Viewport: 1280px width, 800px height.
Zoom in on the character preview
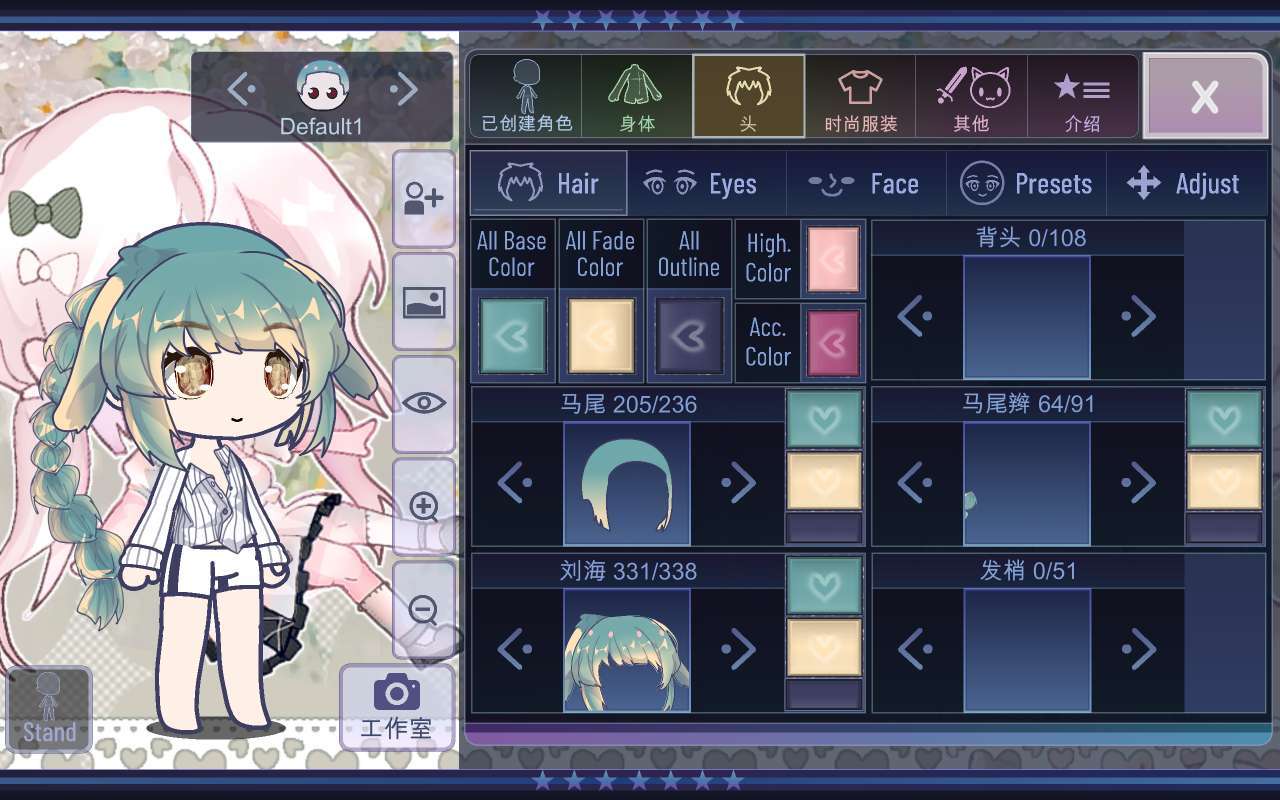click(424, 508)
